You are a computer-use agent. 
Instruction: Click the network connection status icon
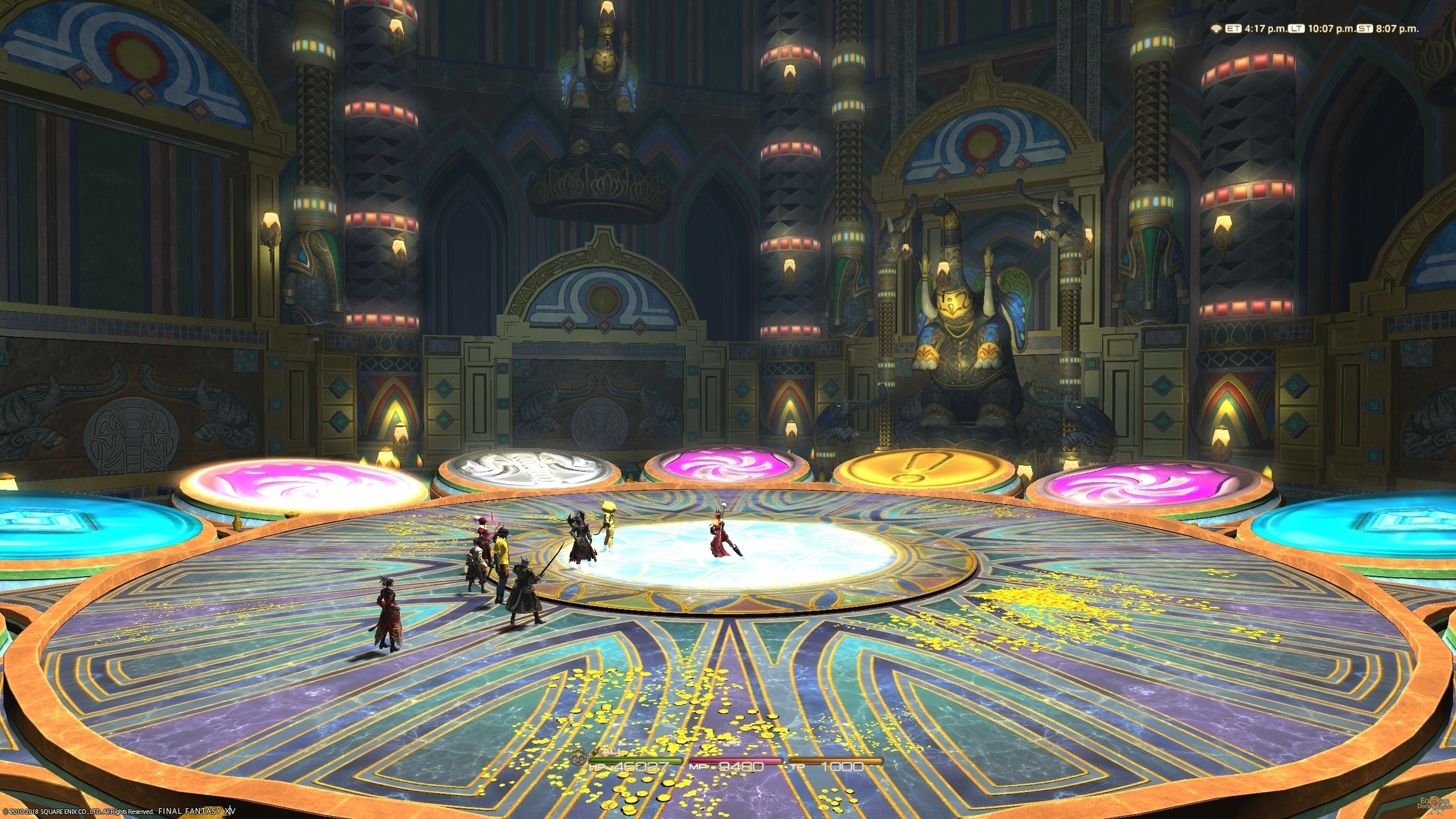coord(1216,28)
